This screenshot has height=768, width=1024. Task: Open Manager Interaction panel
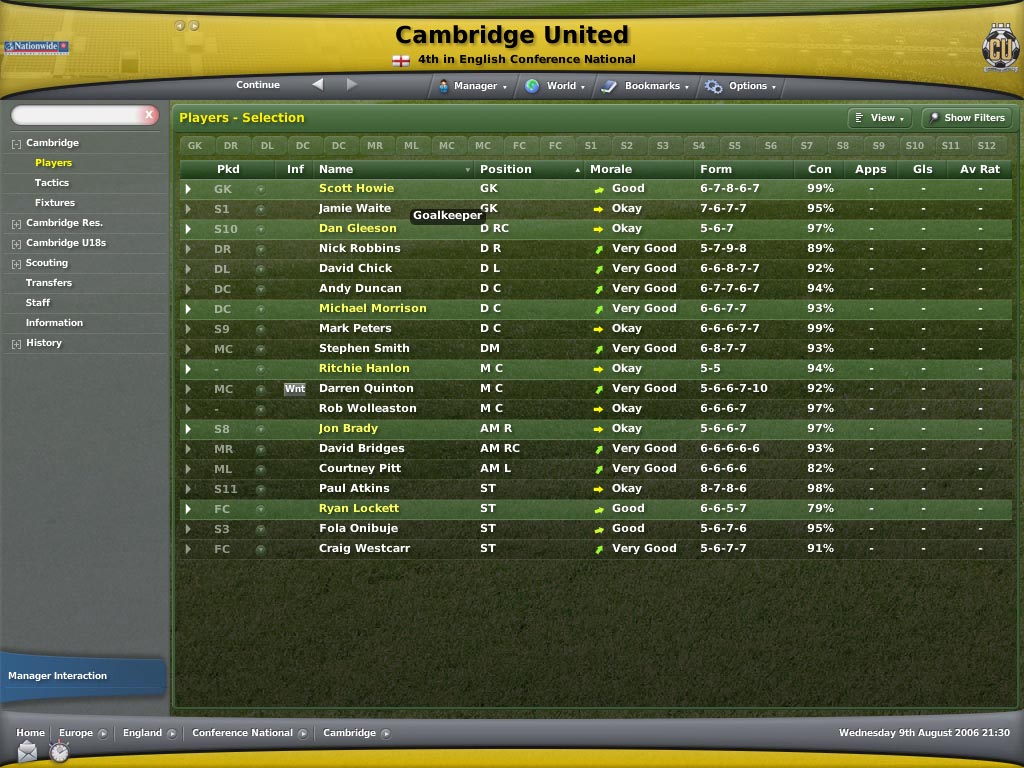(x=58, y=676)
